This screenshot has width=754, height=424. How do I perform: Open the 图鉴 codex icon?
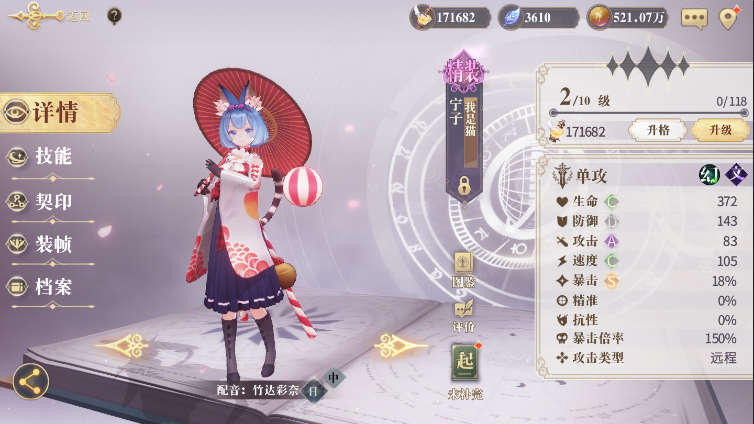tap(463, 268)
